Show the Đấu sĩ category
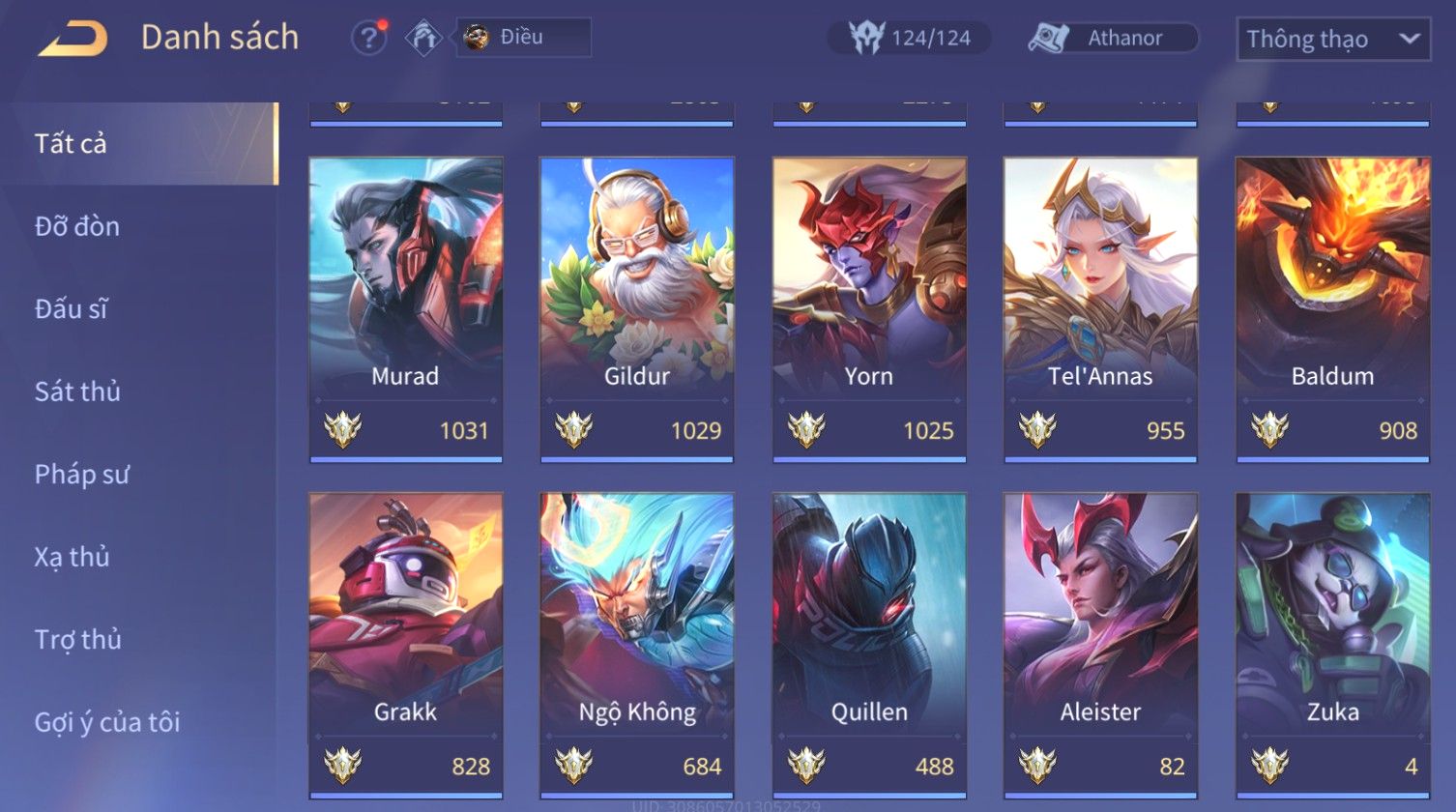This screenshot has width=1456, height=812. pos(72,309)
